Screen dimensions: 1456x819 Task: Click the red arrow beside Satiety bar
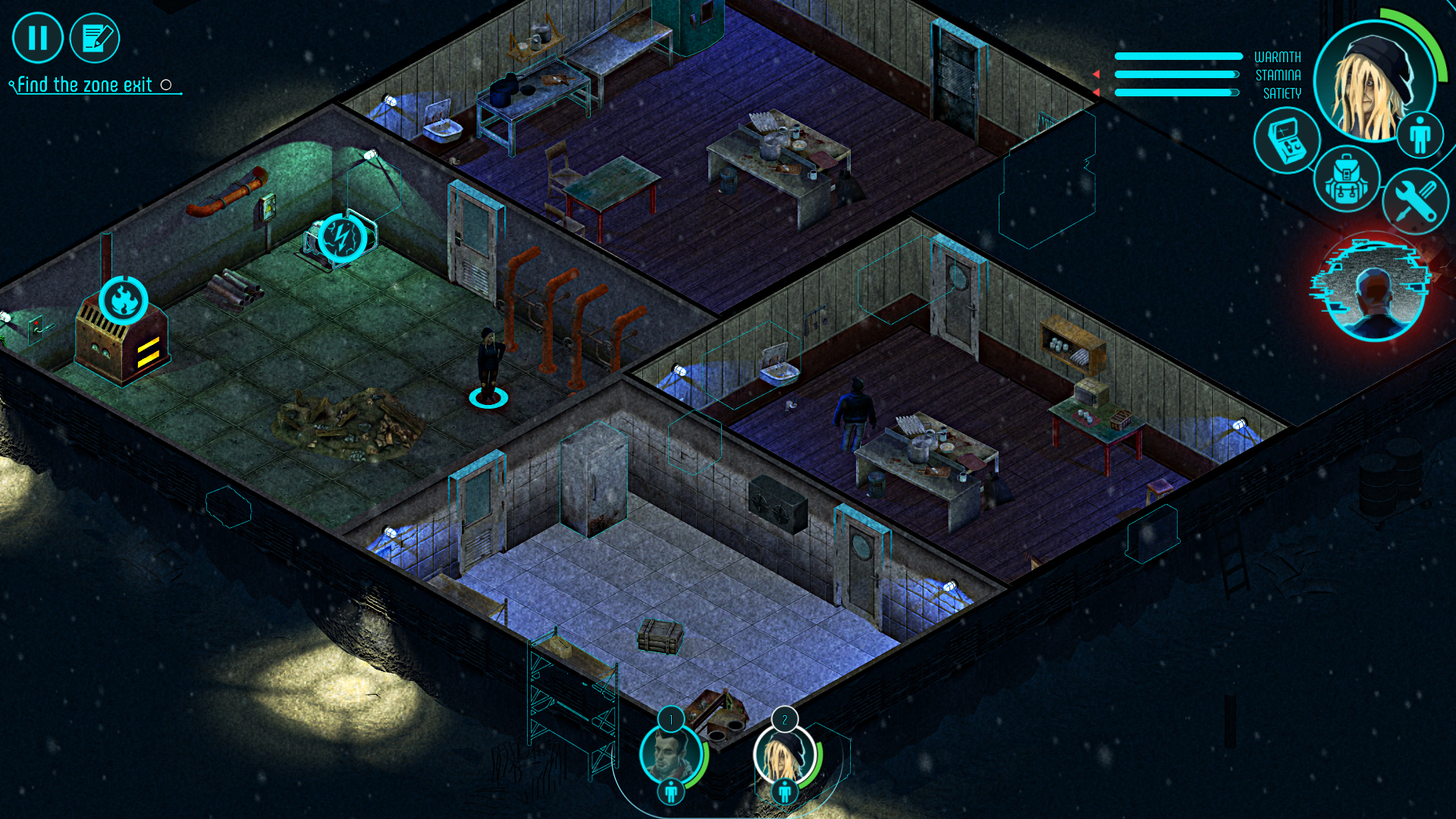(1097, 91)
